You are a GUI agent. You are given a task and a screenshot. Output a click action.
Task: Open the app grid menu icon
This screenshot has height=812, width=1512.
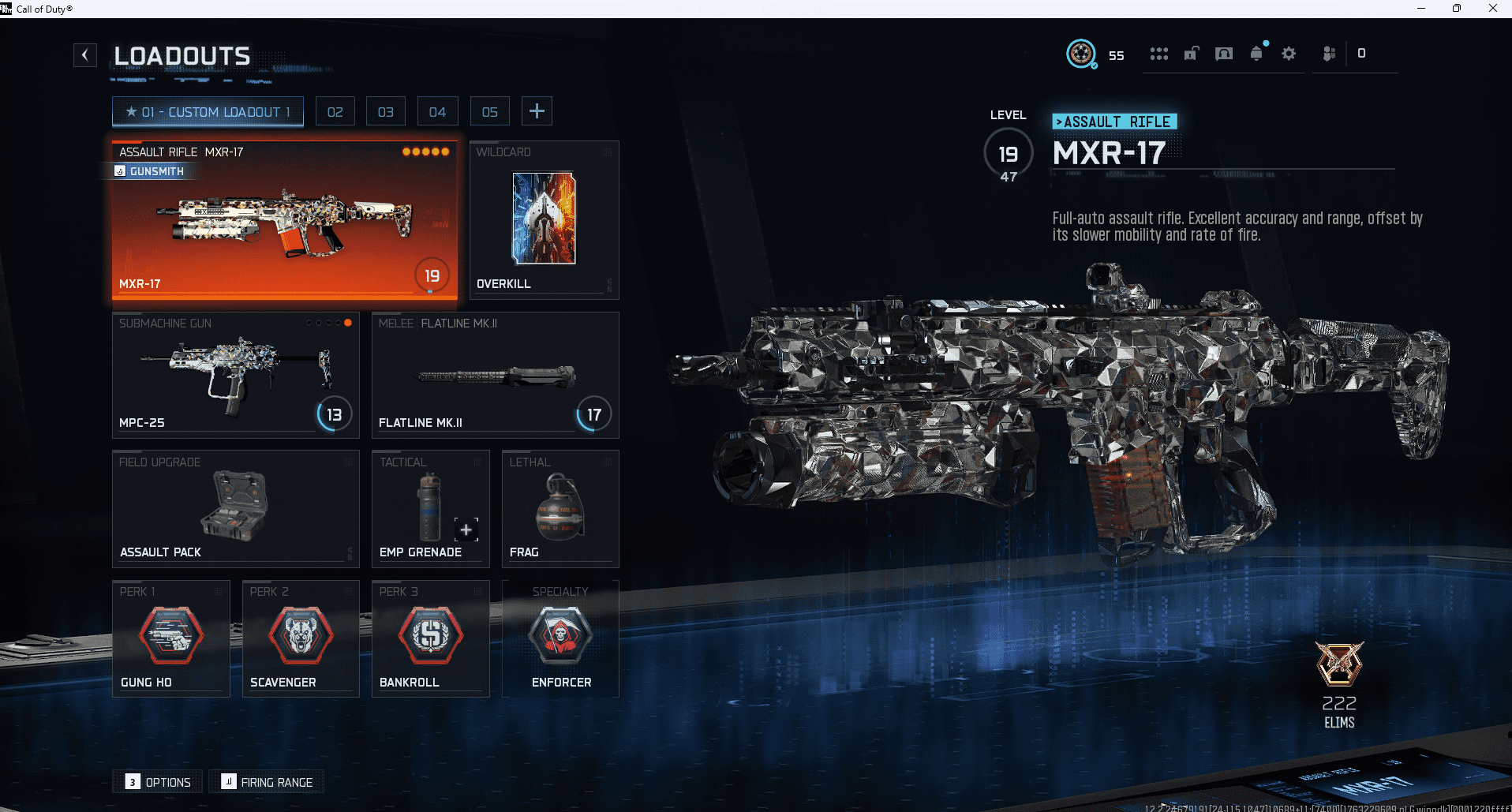[1158, 53]
